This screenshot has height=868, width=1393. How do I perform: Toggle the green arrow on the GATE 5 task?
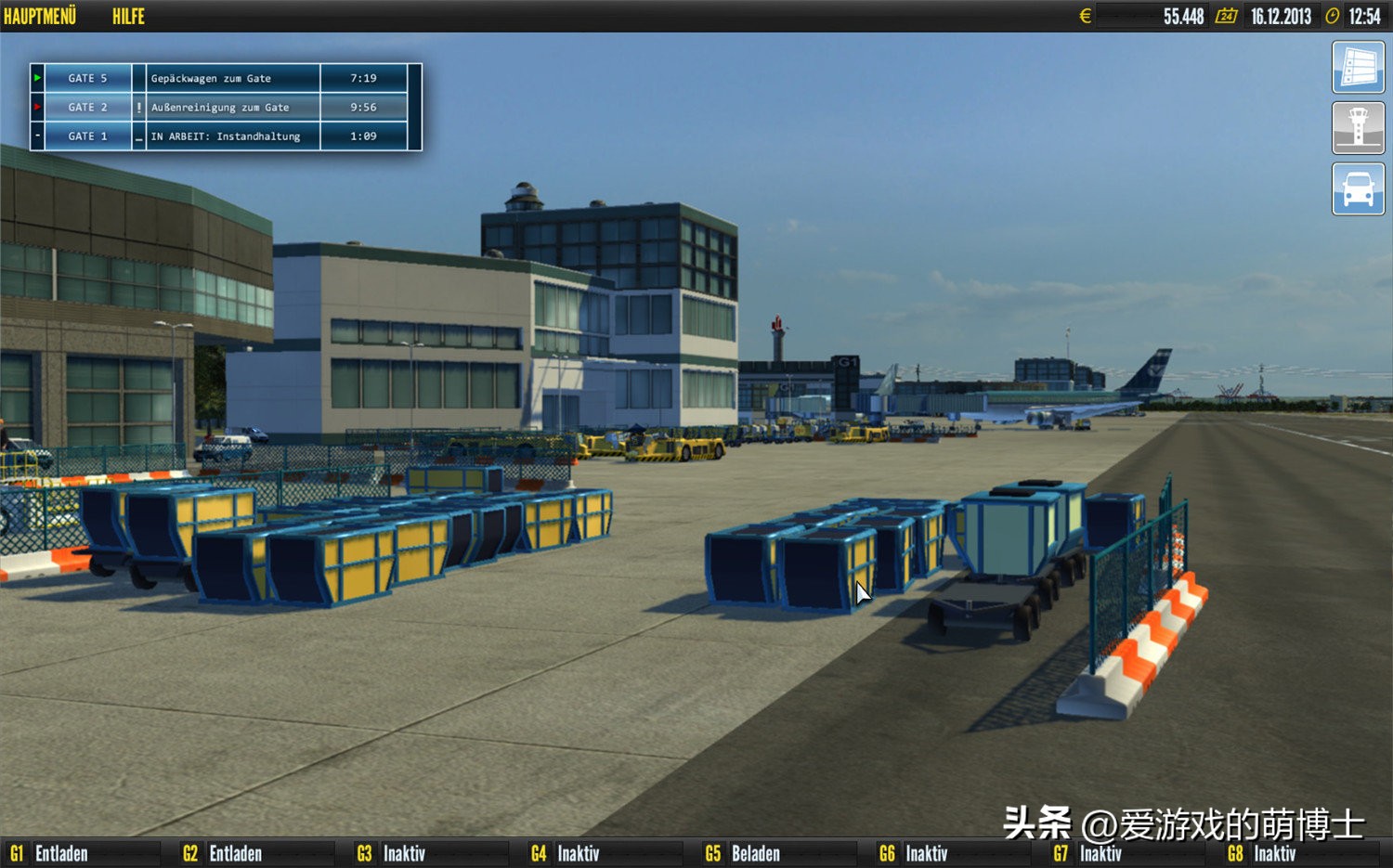click(x=36, y=78)
